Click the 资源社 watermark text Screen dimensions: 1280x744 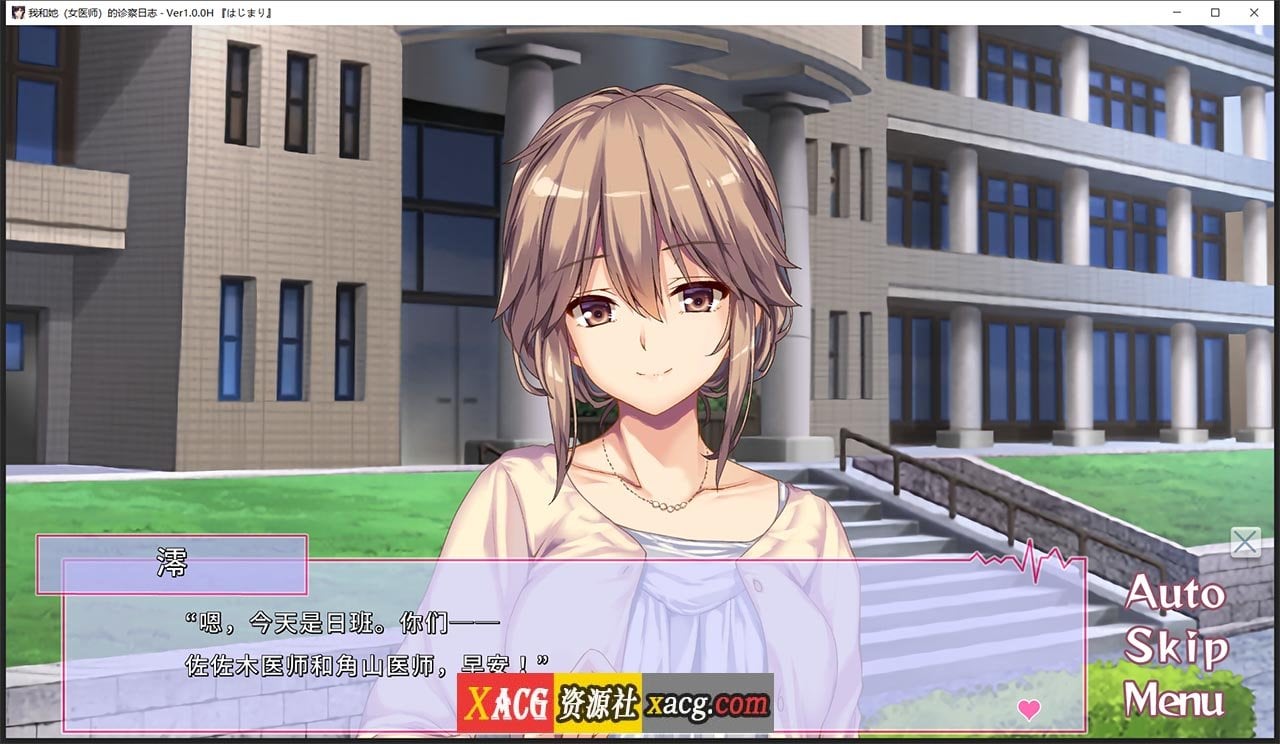pyautogui.click(x=595, y=705)
